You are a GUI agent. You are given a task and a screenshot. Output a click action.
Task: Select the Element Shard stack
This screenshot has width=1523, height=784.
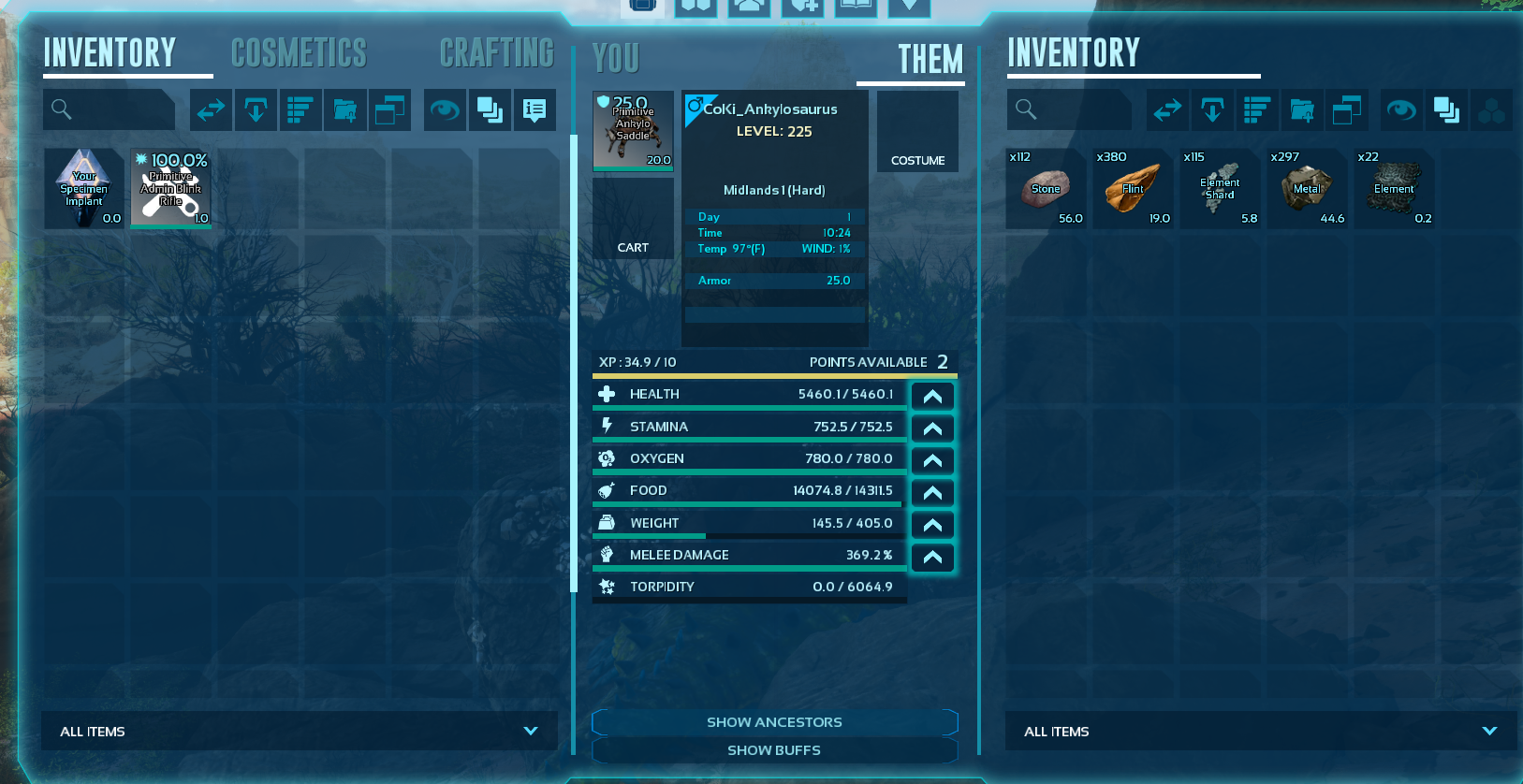tap(1220, 188)
